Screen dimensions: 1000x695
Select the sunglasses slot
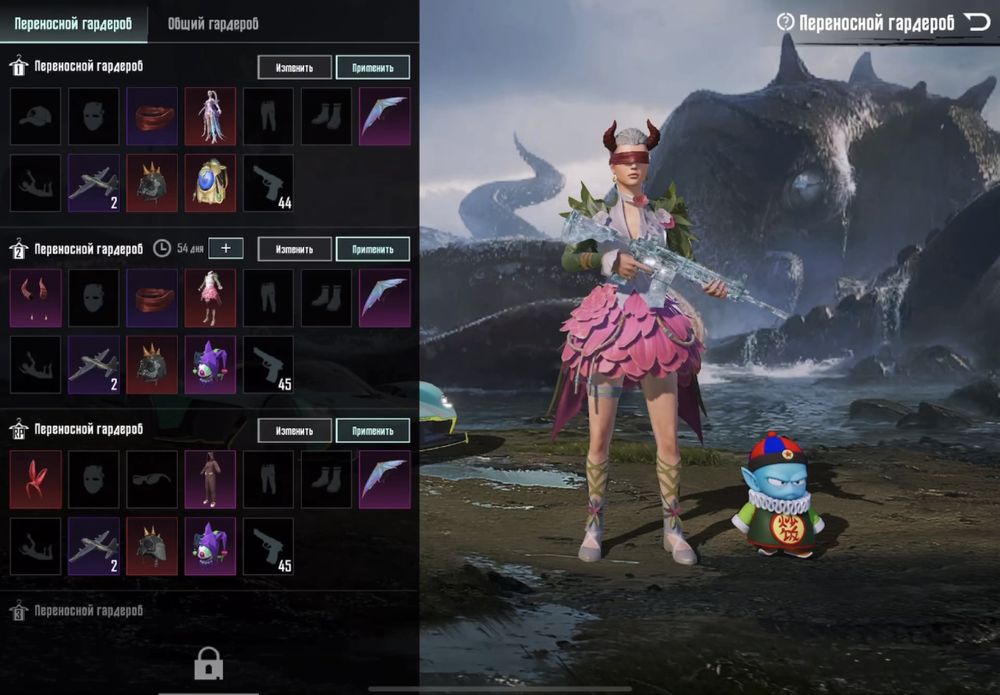tap(152, 479)
